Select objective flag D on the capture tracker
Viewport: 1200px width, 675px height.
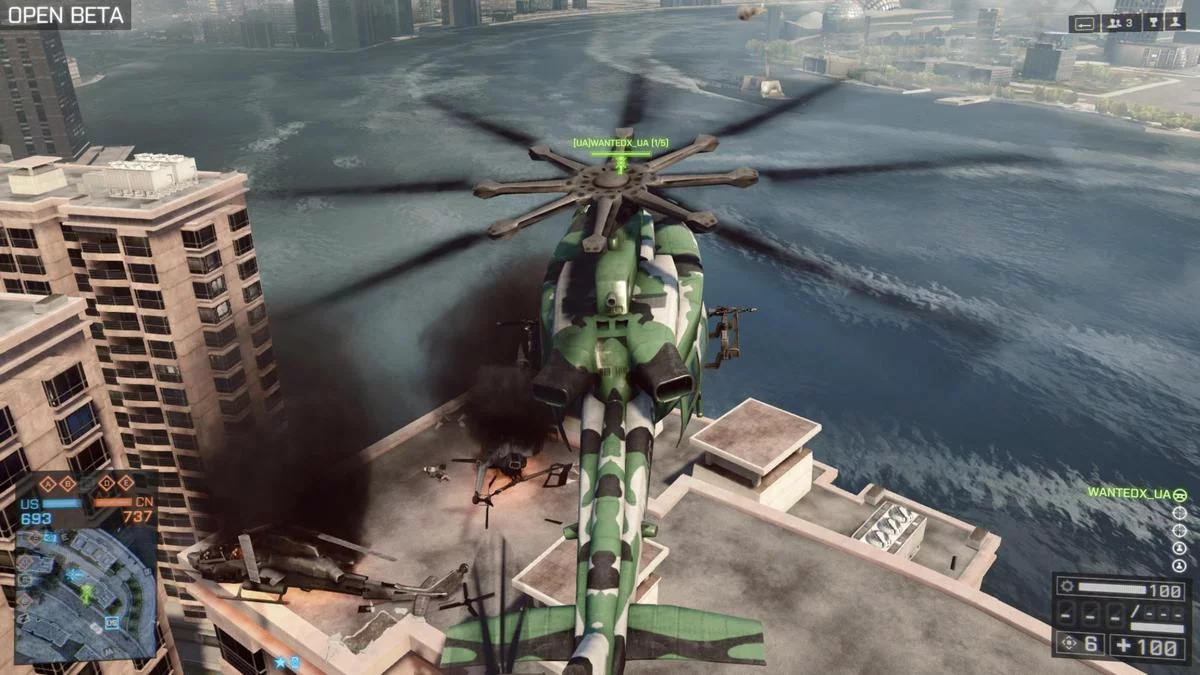106,484
